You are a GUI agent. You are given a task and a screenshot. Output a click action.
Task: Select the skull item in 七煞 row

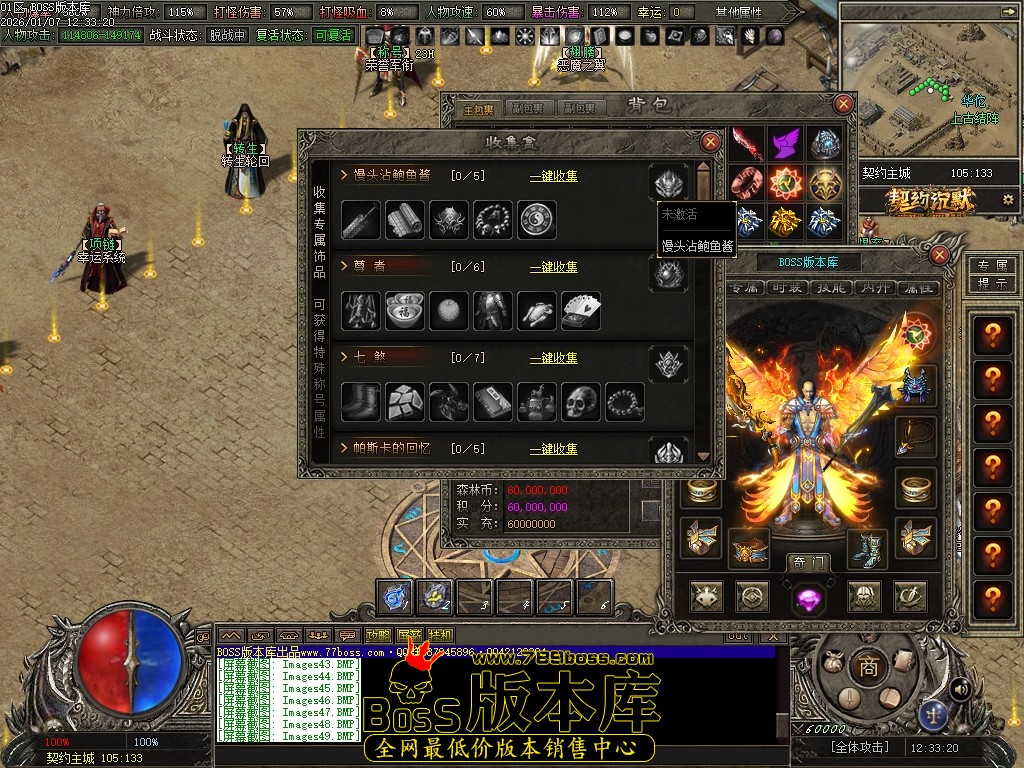(x=581, y=402)
